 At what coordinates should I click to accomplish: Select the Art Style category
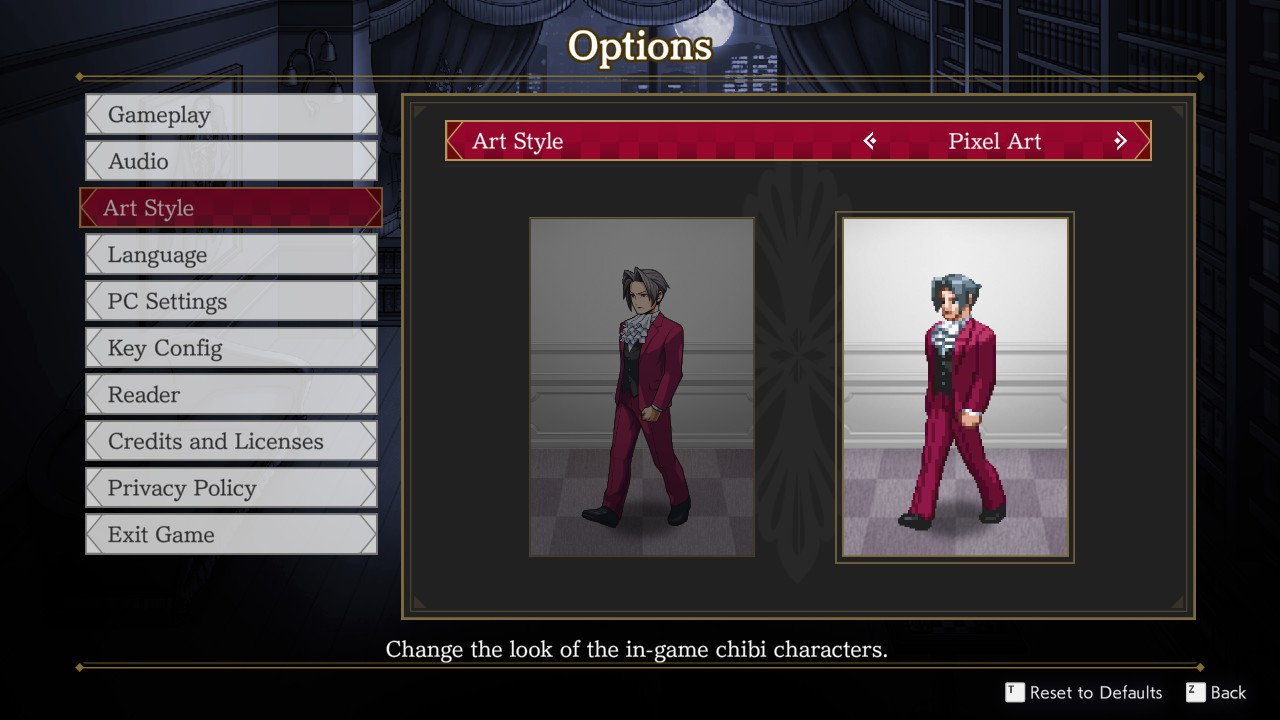231,208
